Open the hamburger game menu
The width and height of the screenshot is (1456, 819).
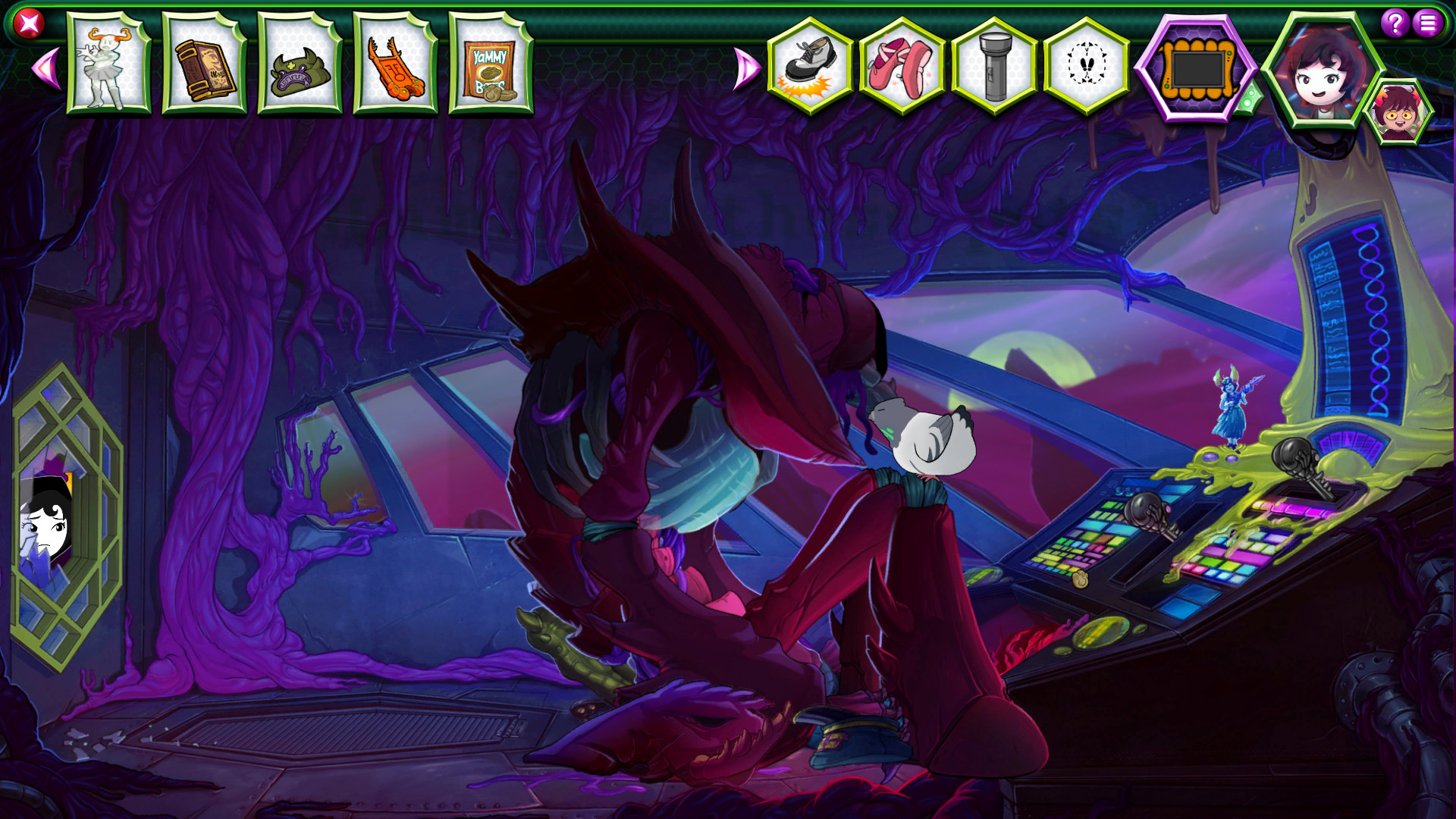click(x=1429, y=24)
